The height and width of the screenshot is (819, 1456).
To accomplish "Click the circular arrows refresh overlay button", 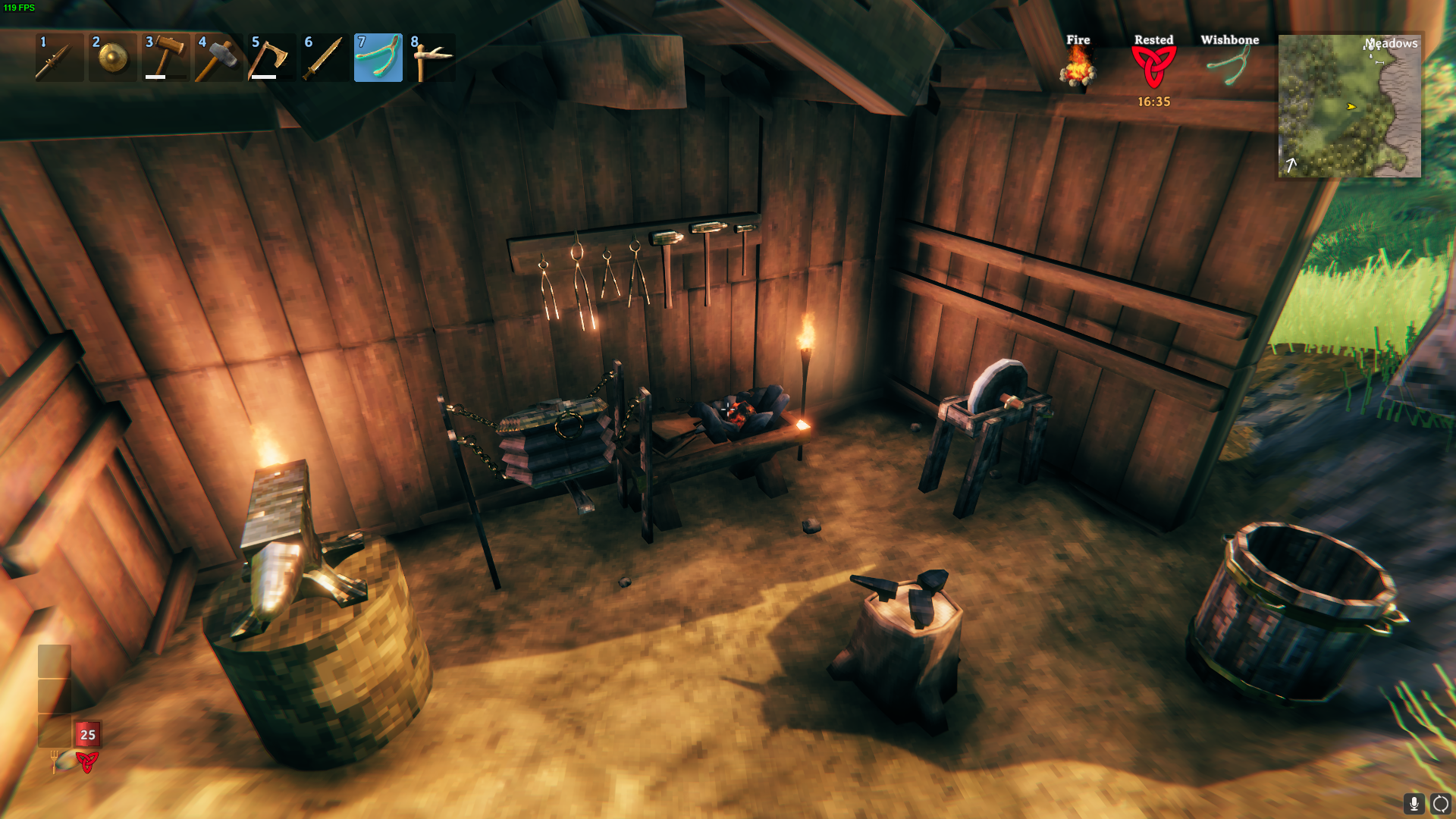I will 1441,803.
